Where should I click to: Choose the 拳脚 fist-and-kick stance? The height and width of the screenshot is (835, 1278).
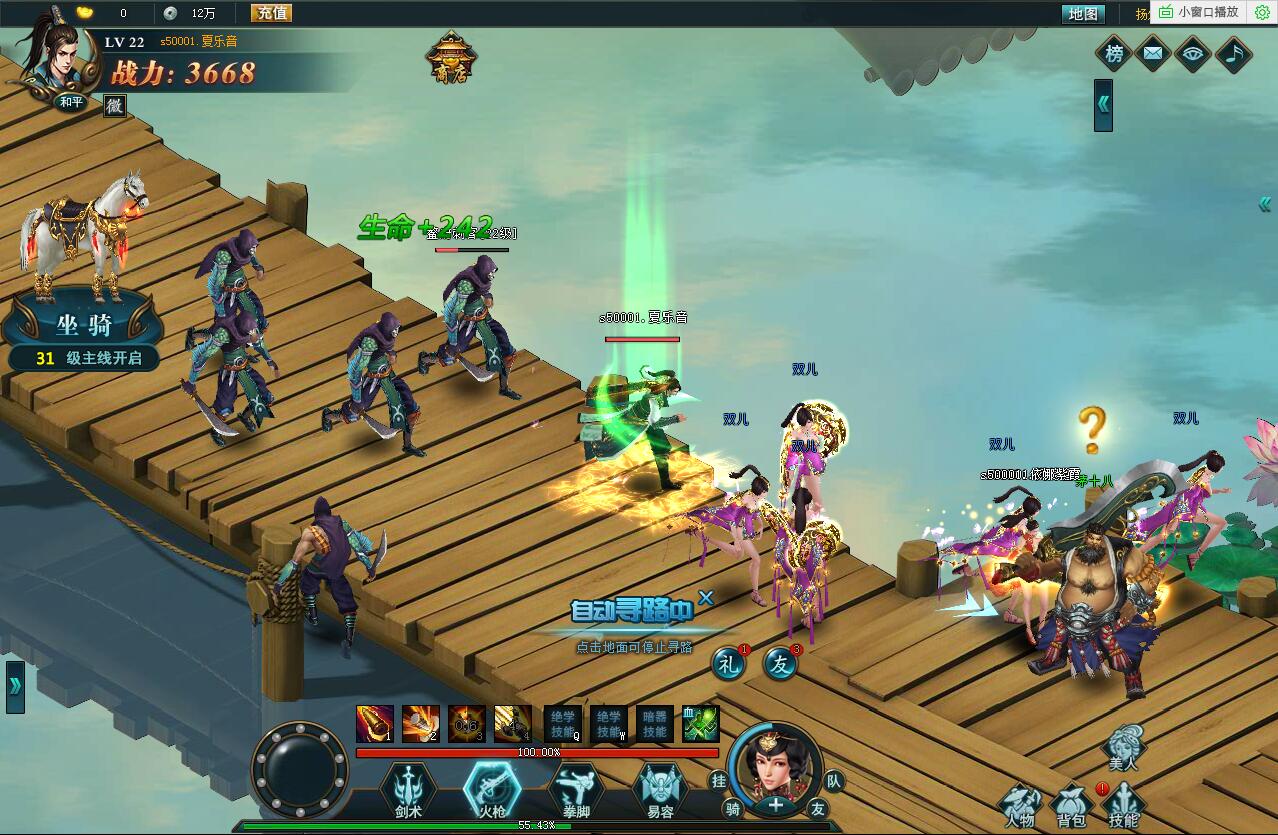[577, 790]
